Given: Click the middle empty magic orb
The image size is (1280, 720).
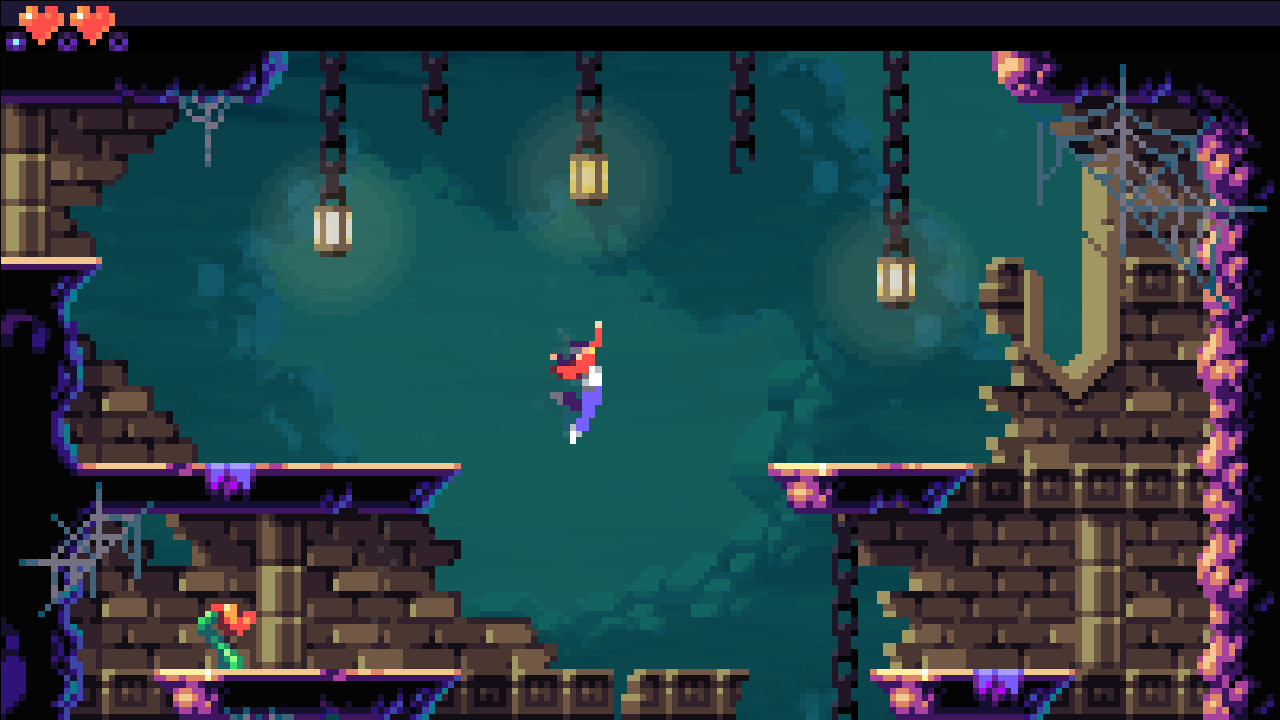Looking at the screenshot, I should 65,41.
